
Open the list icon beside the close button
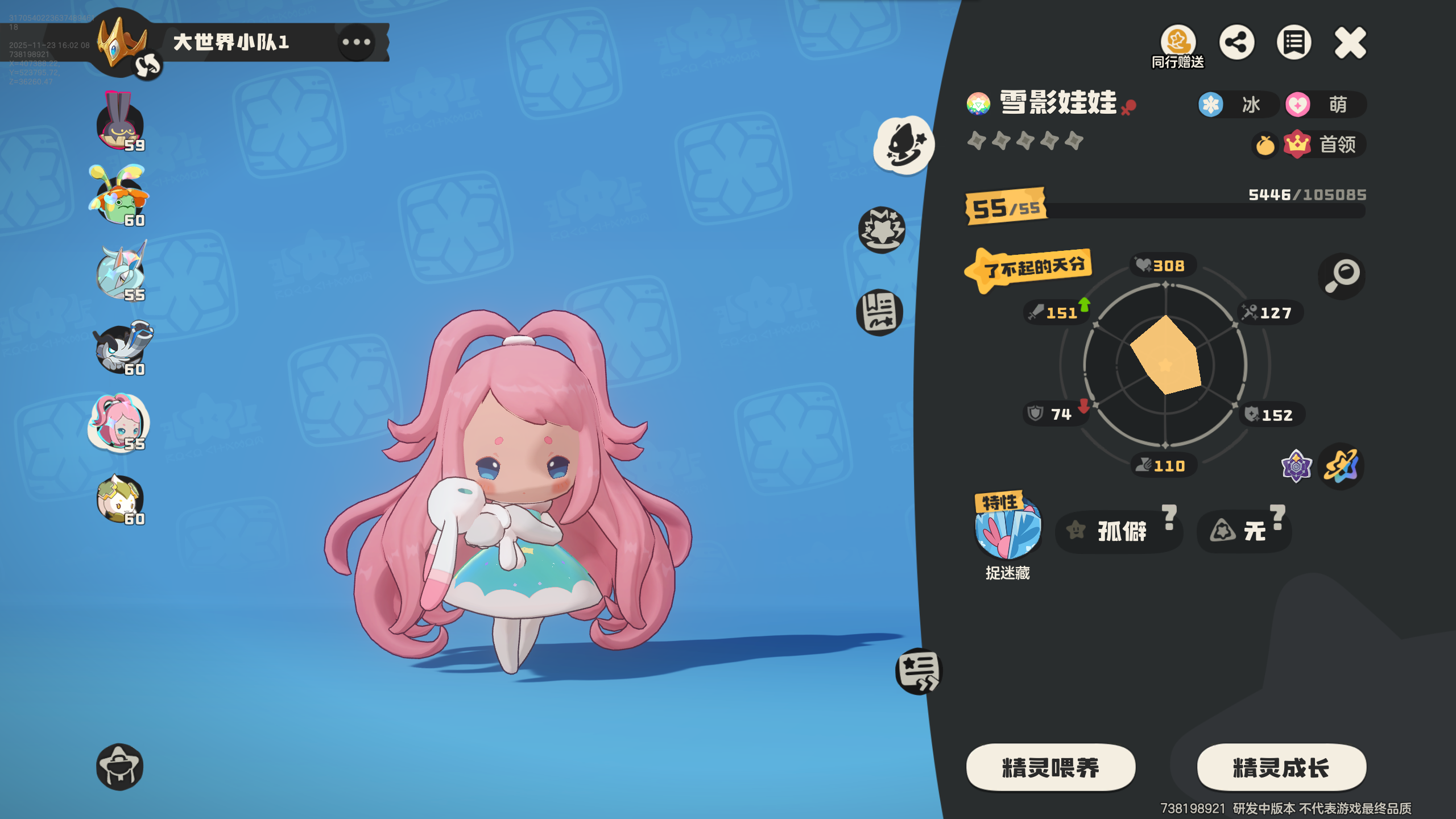point(1294,41)
